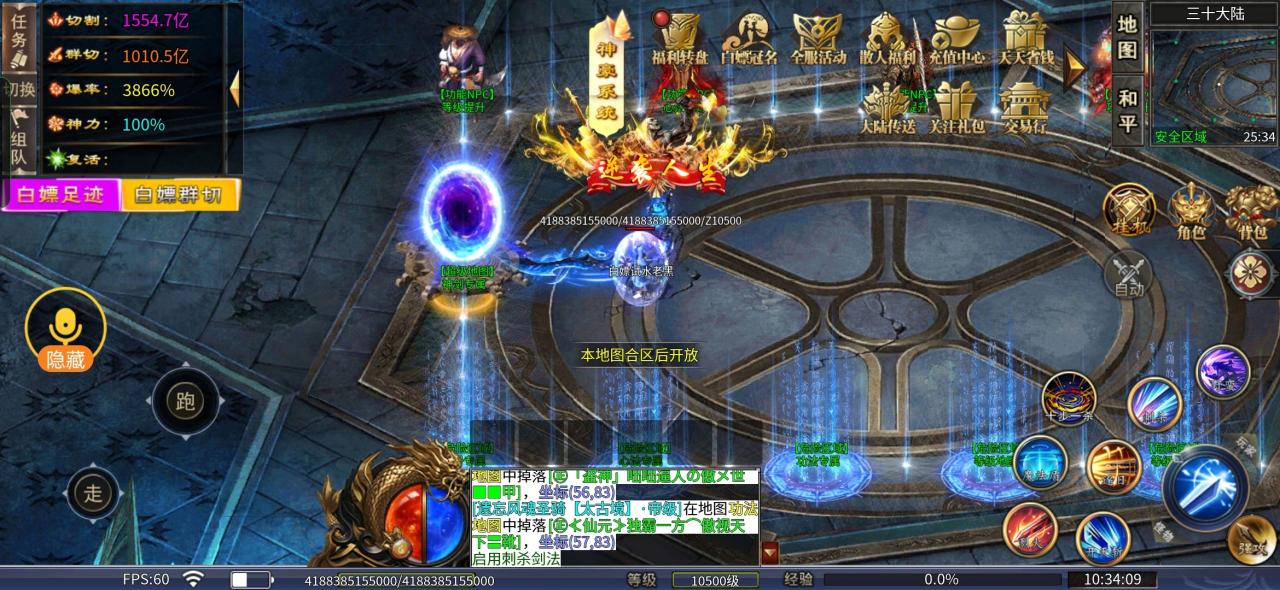Screen dimensions: 1280x590
Task: Tap the 隐藏 microphone button
Action: click(65, 331)
